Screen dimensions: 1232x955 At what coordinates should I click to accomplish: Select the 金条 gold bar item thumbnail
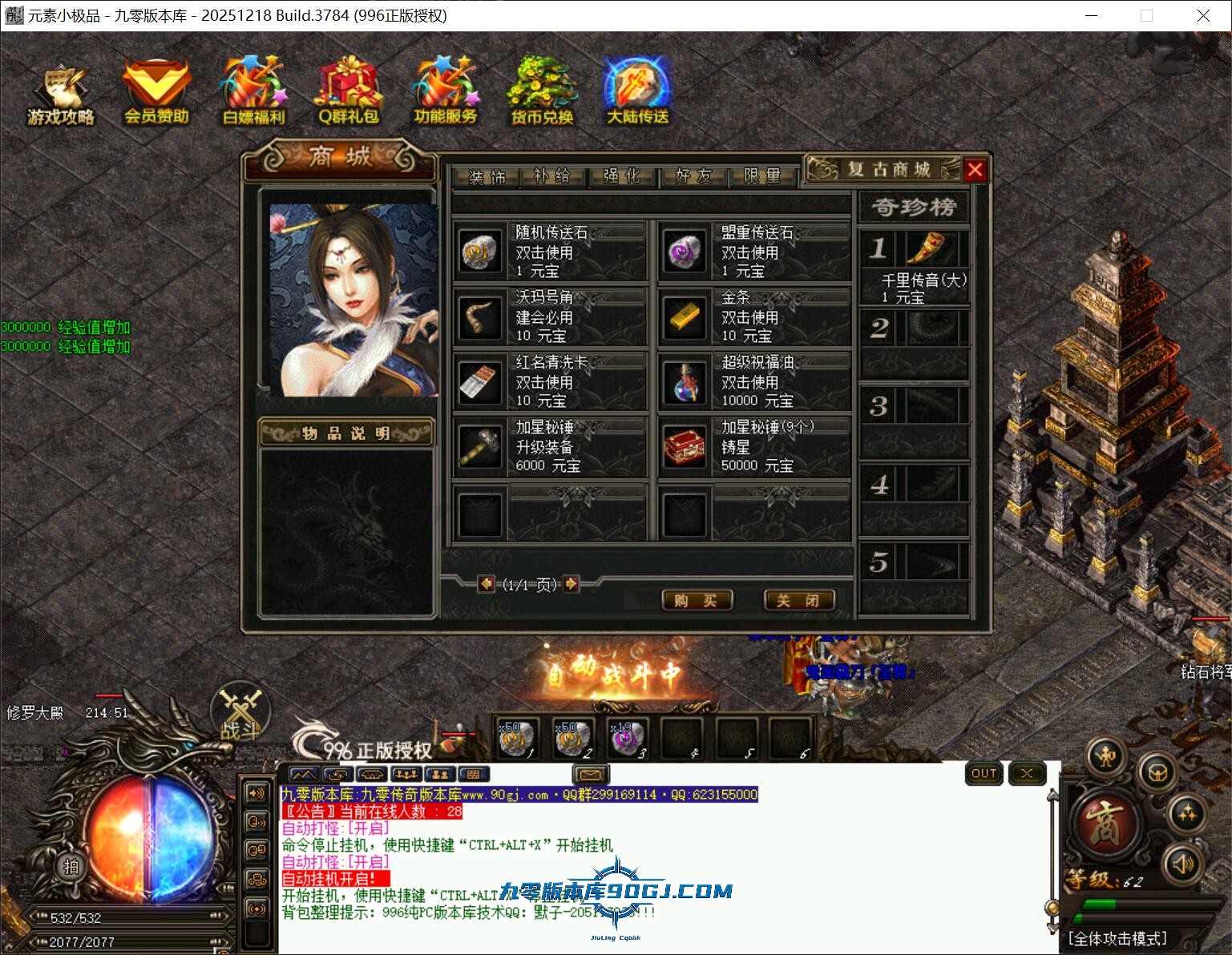coord(684,318)
